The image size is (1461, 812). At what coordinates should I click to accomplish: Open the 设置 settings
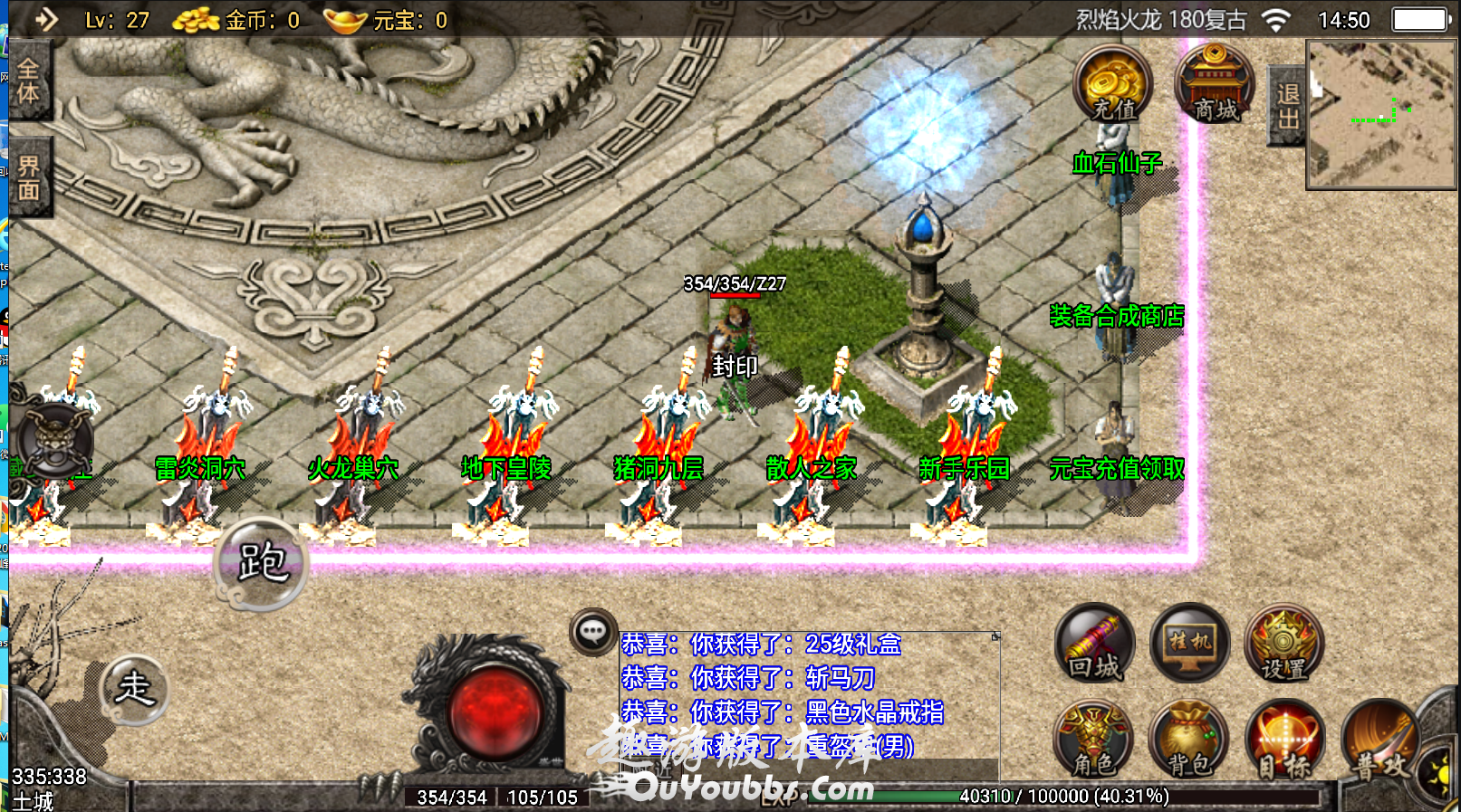1283,644
